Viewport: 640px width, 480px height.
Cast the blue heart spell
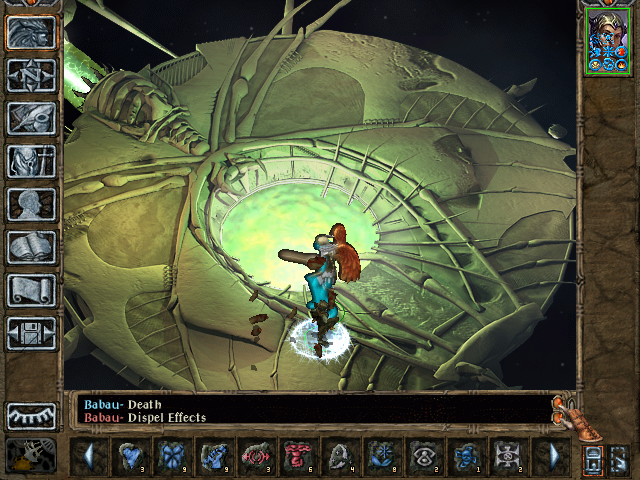click(130, 457)
